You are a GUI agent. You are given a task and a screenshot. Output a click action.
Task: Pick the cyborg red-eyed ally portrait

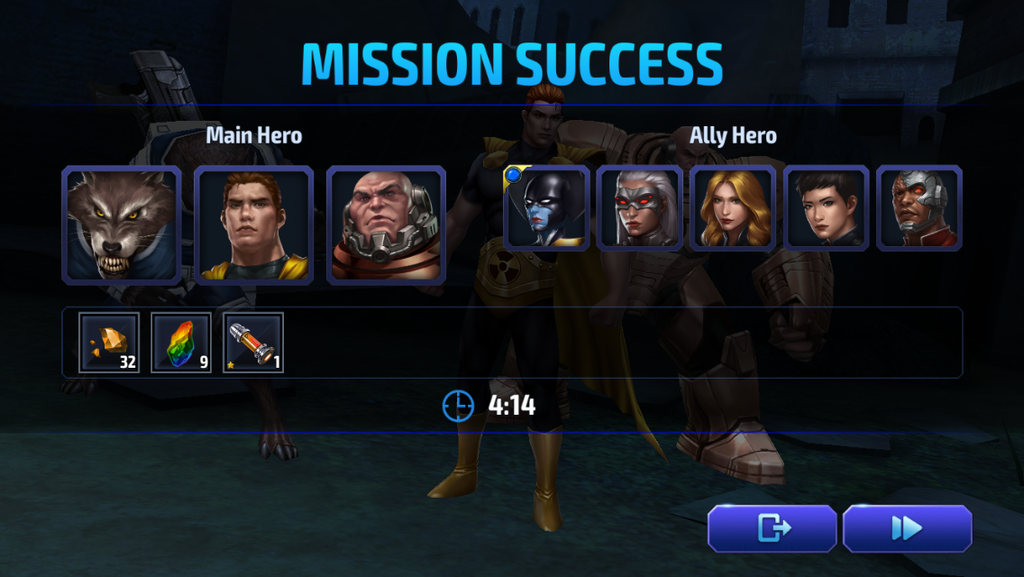coord(919,208)
